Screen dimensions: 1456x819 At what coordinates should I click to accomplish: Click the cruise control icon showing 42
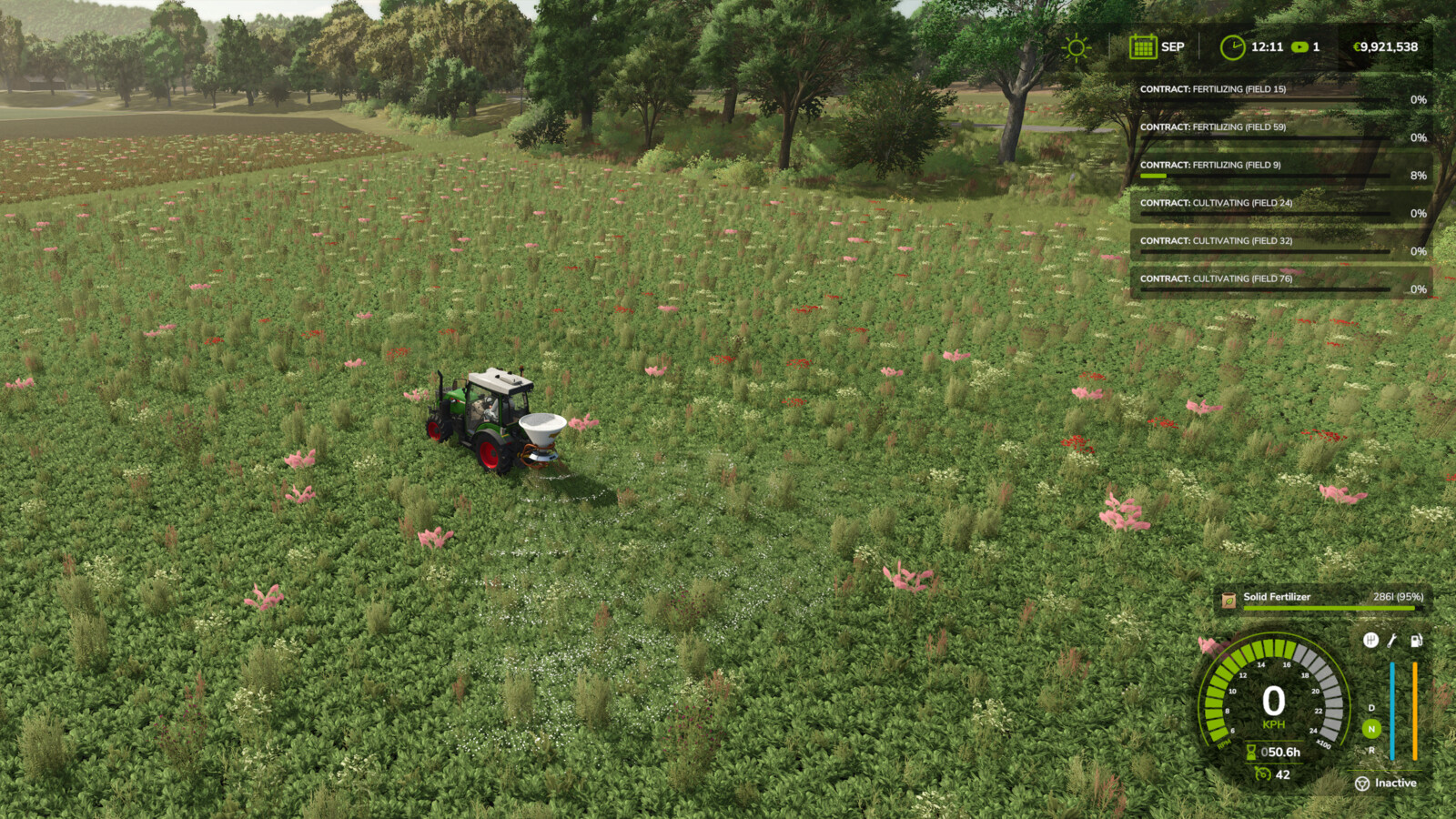pos(1262,774)
